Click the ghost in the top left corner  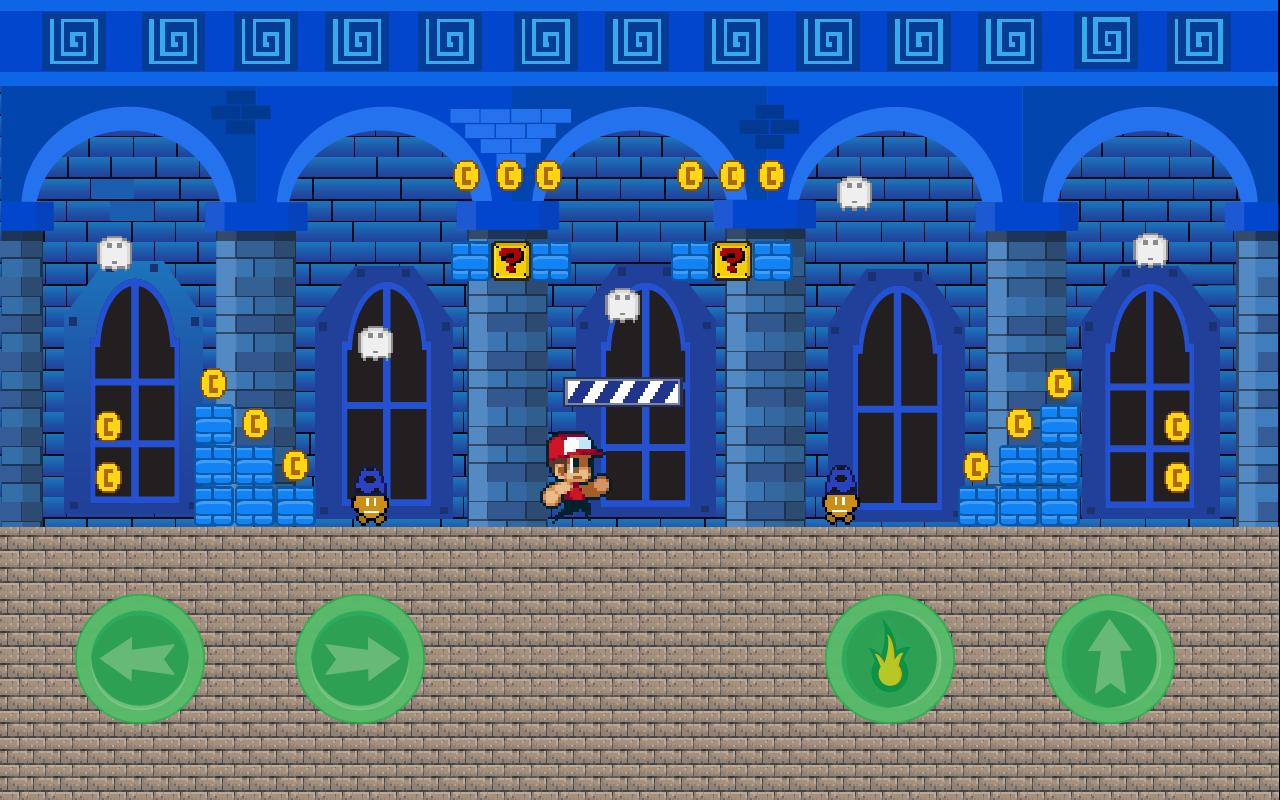click(x=112, y=251)
